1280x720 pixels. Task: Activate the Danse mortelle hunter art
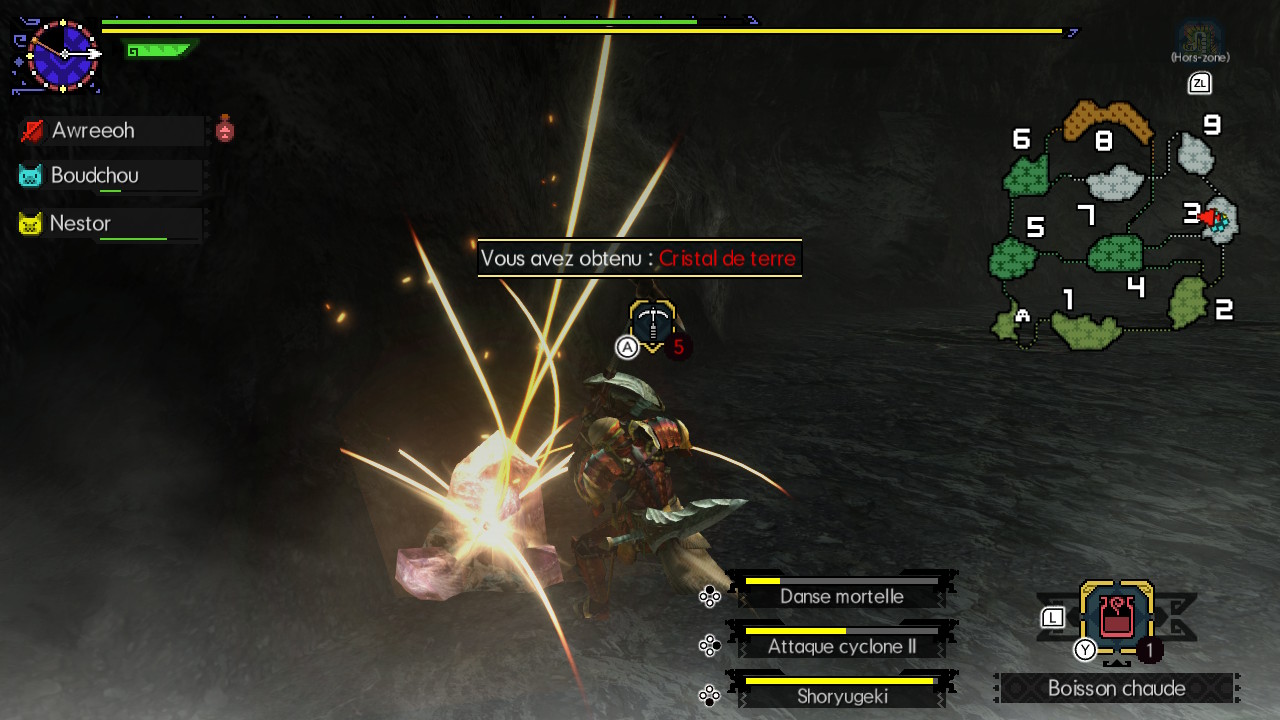(841, 595)
